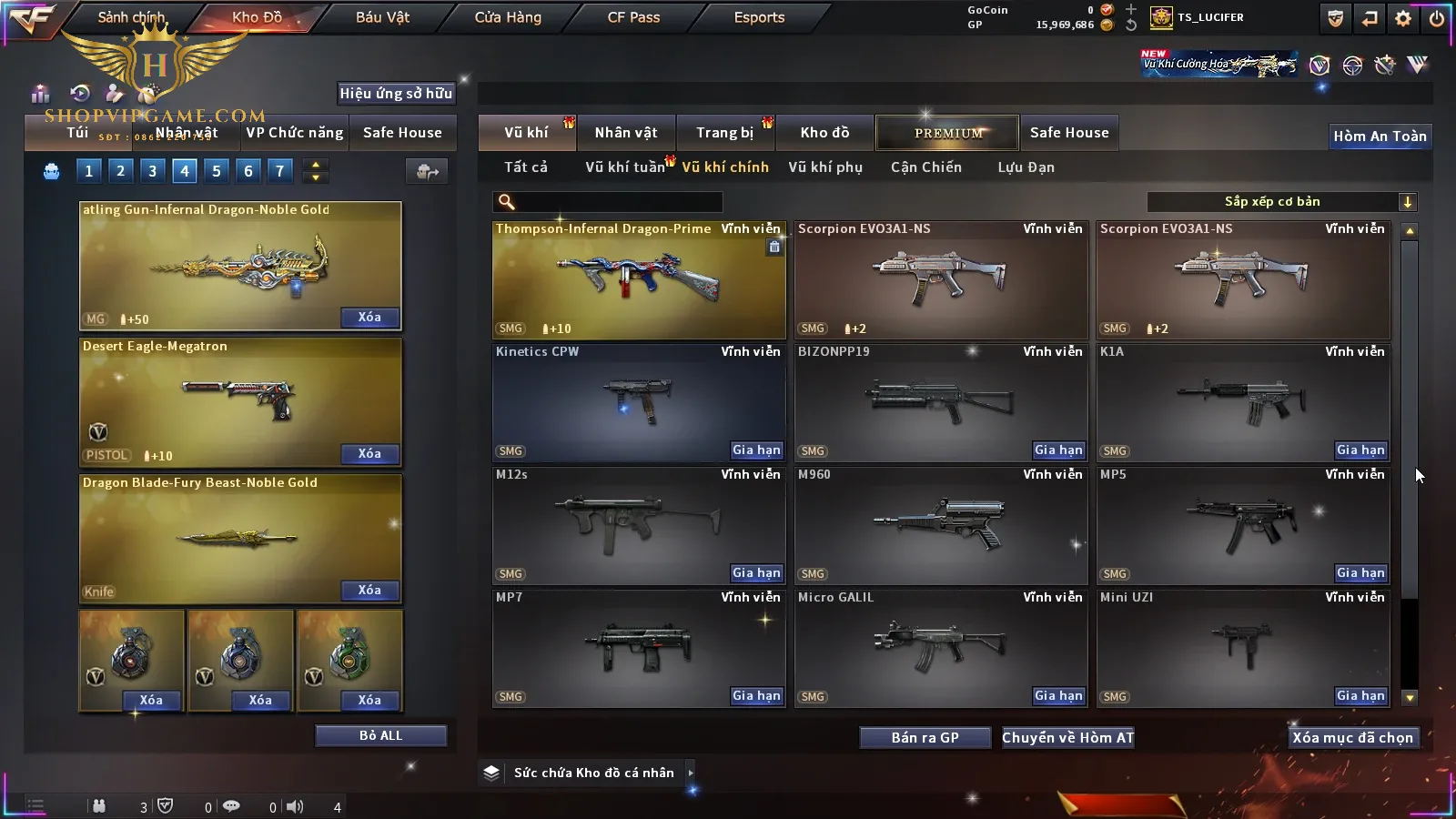
Task: Select bag slot number 5
Action: [216, 170]
